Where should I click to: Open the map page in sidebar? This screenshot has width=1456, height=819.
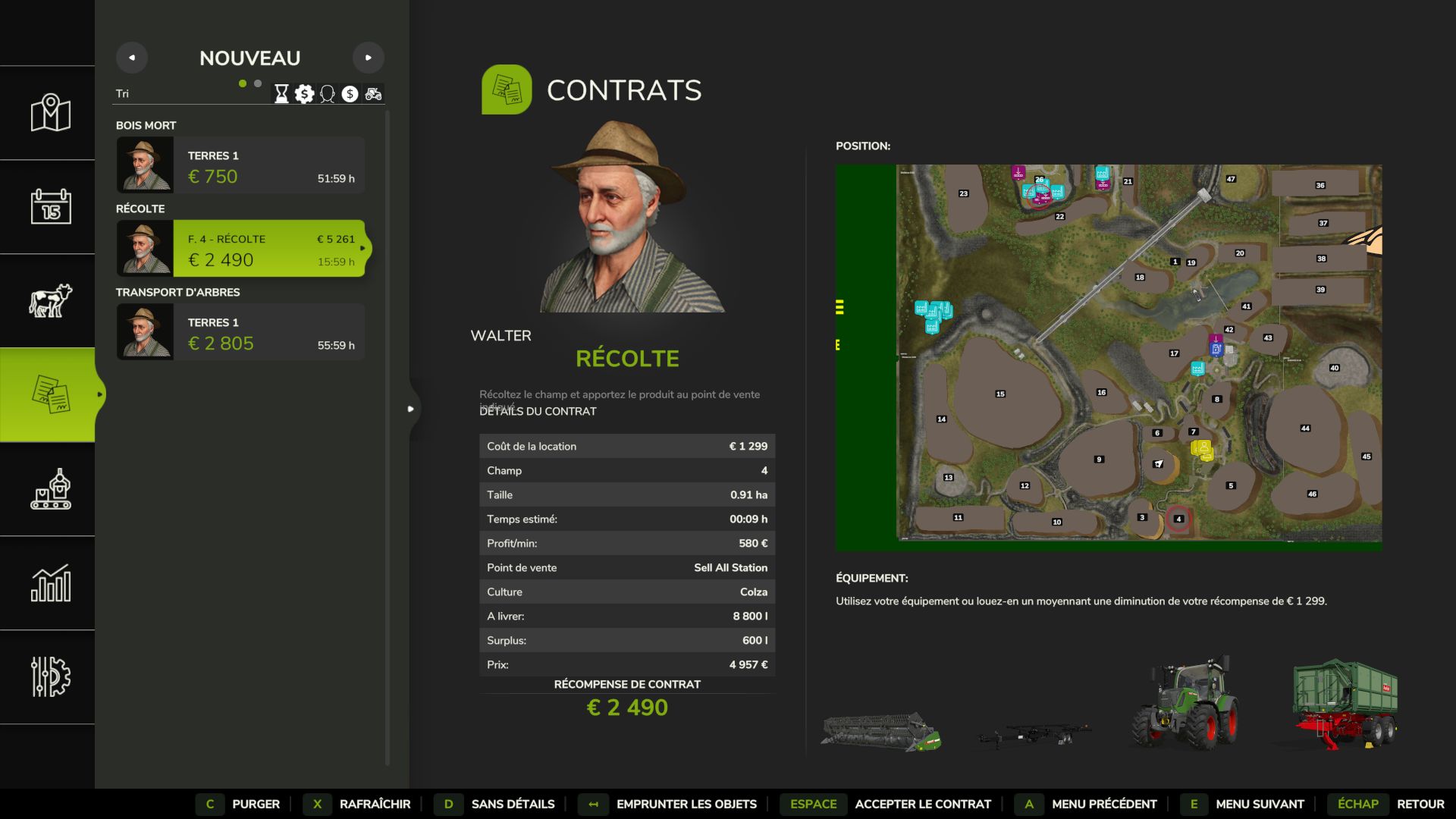tap(50, 113)
